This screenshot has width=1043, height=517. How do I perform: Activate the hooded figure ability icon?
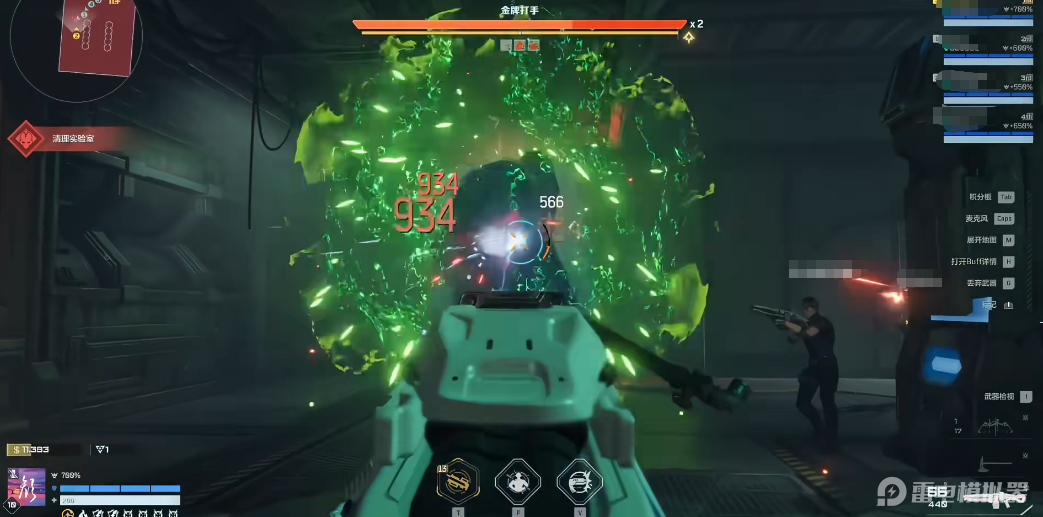tap(518, 481)
